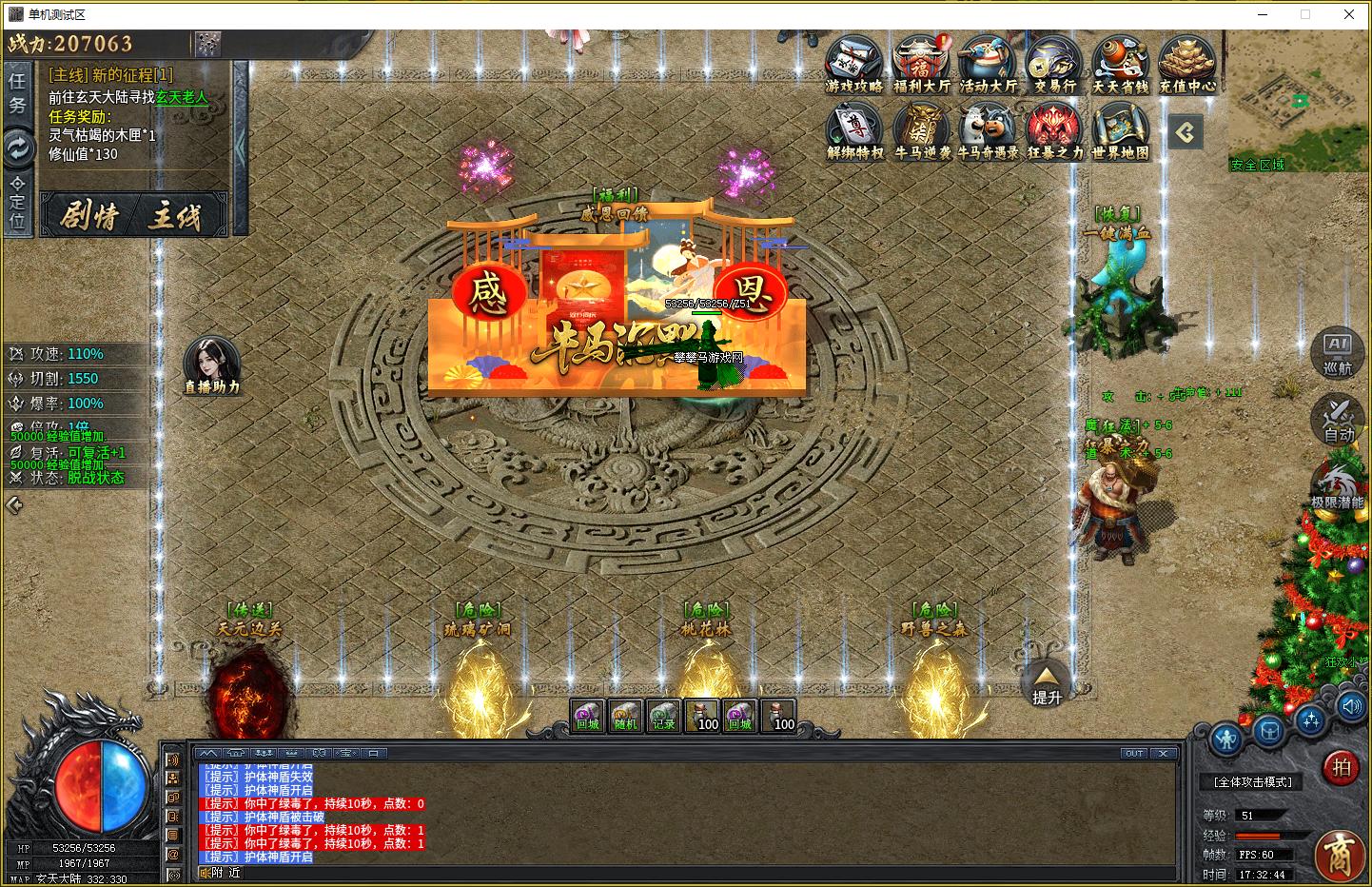Switch to the 剧情 story tab

pyautogui.click(x=90, y=216)
